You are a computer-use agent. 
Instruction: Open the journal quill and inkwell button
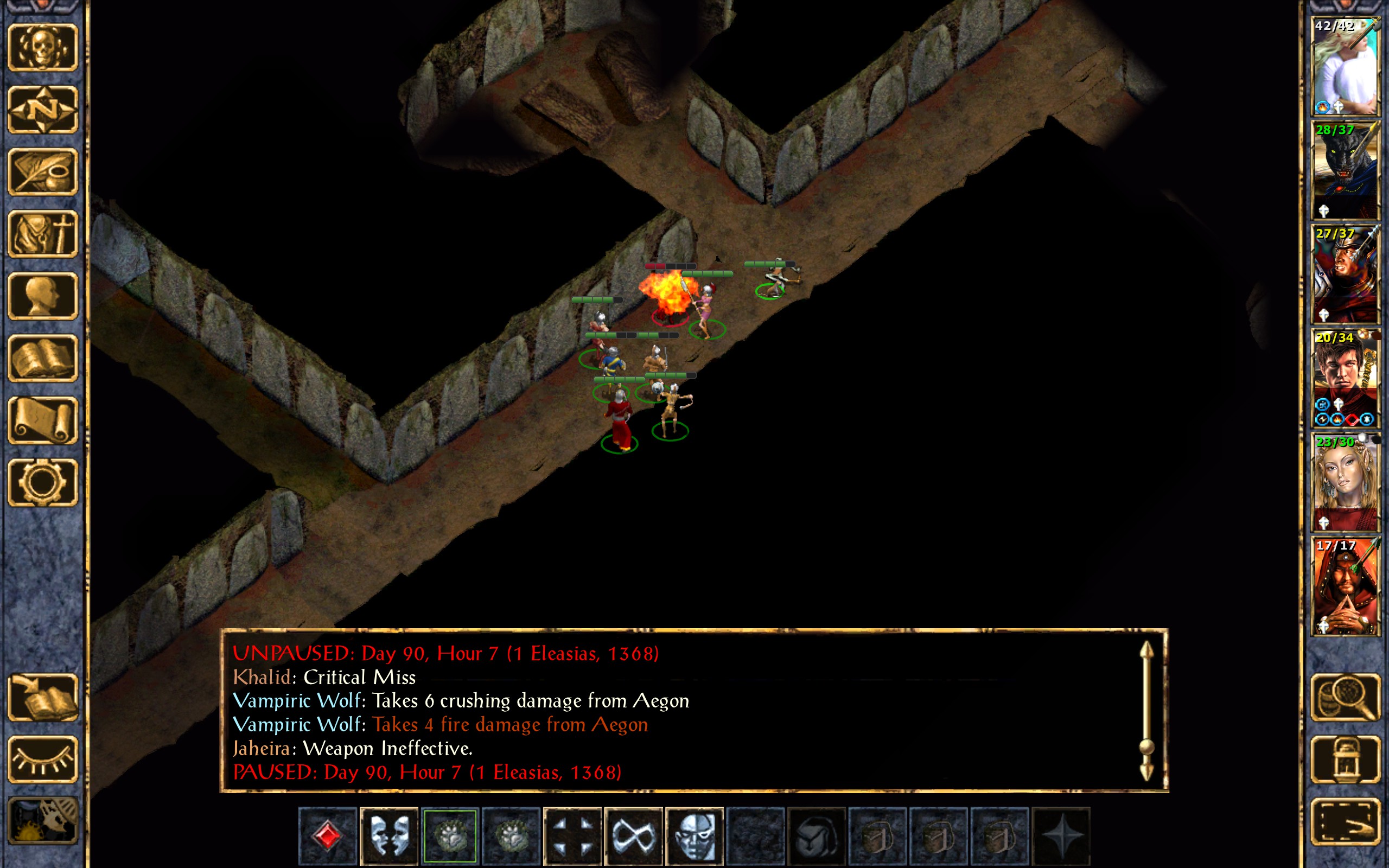click(x=42, y=171)
